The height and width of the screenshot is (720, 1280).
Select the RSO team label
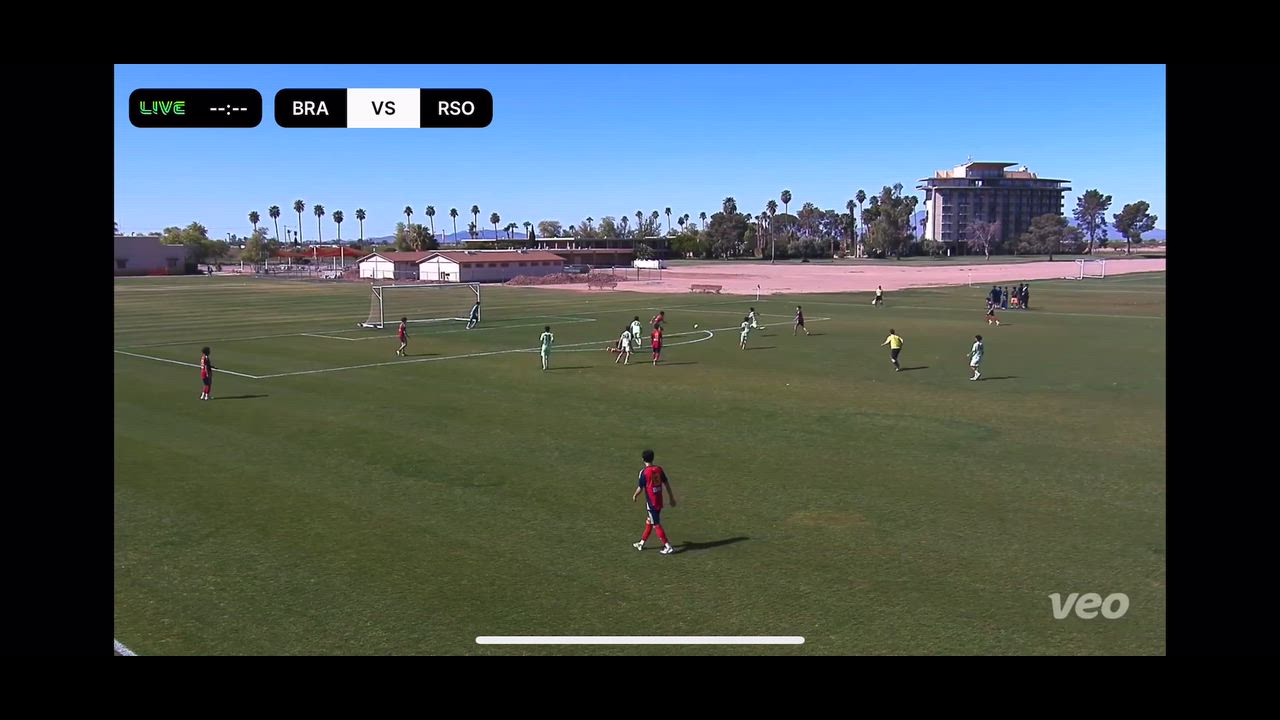tap(456, 108)
